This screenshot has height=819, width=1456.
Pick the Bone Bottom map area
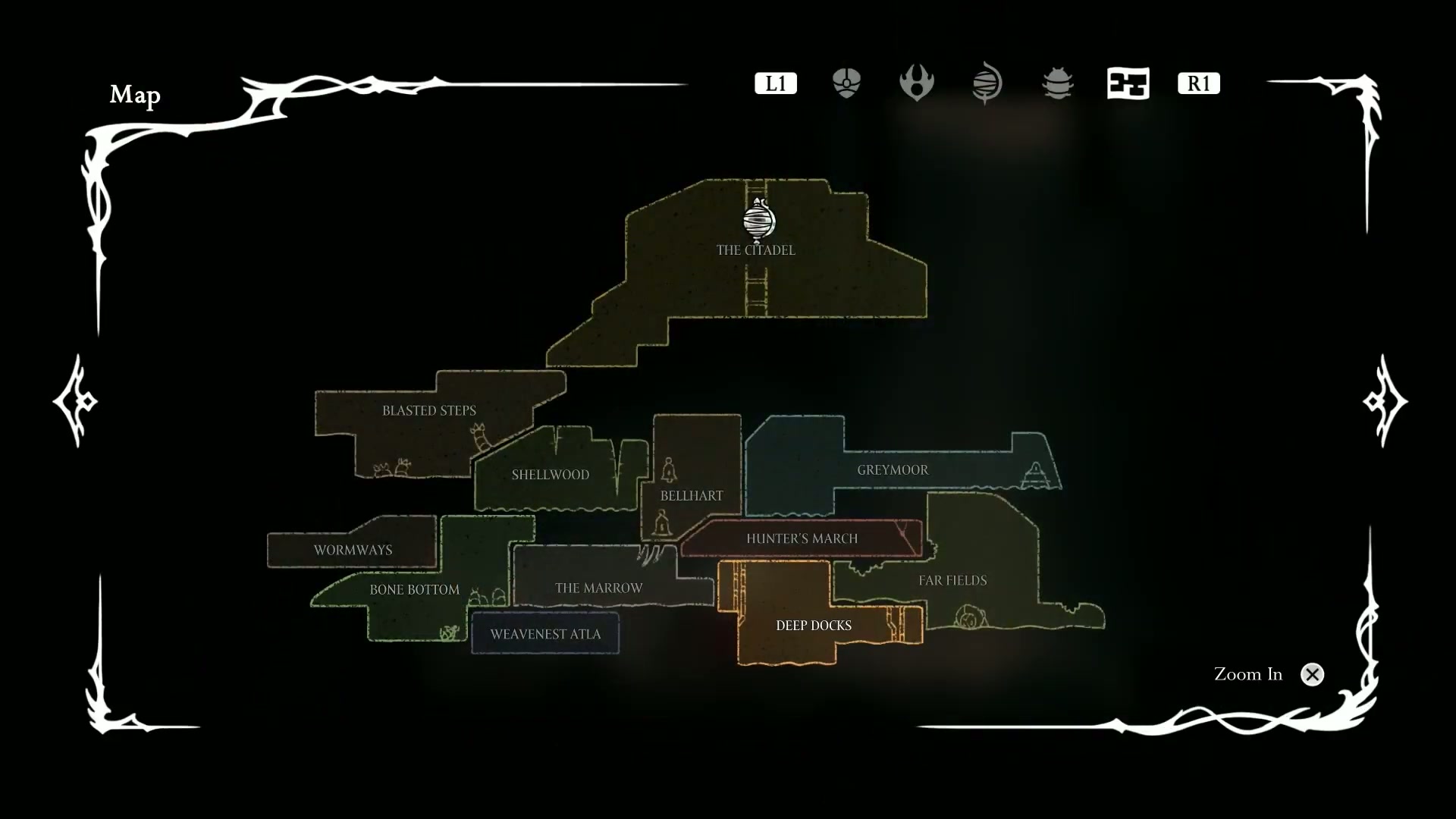point(414,589)
